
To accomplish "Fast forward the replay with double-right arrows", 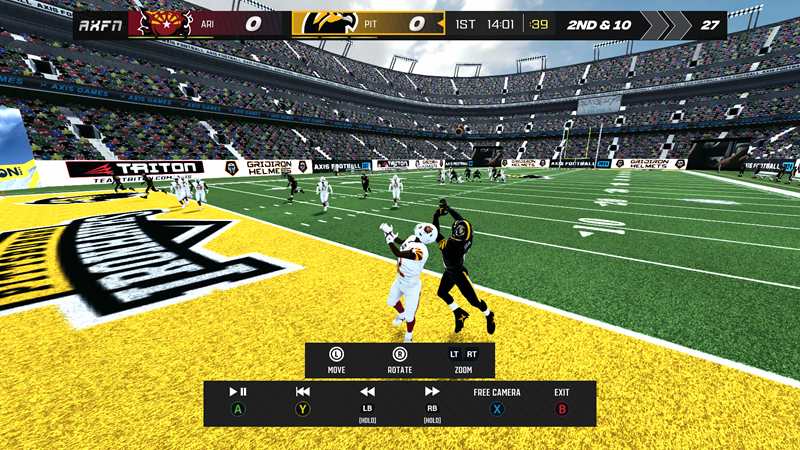I will point(432,392).
